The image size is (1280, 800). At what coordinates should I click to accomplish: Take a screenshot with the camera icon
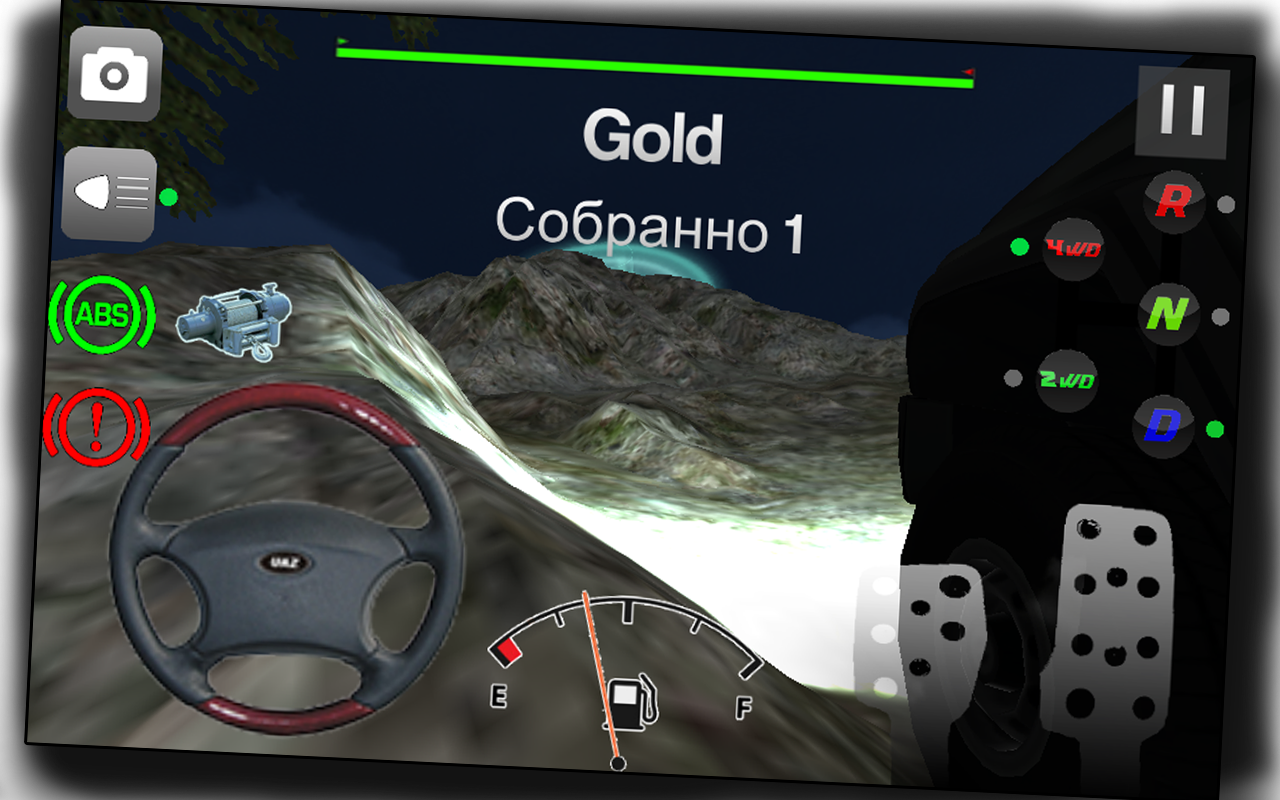point(113,75)
